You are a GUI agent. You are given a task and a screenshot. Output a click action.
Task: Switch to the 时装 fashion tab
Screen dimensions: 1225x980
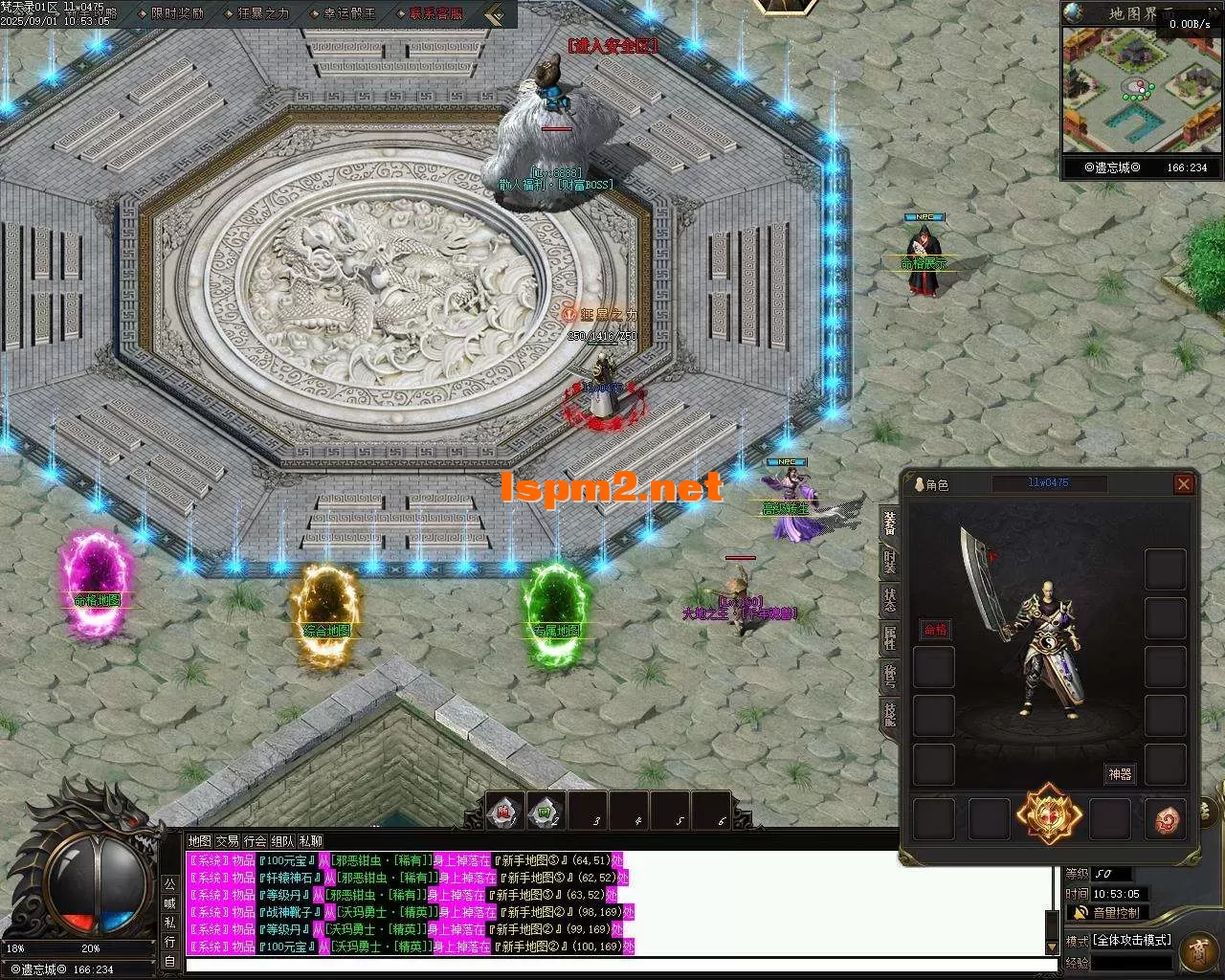(x=890, y=562)
